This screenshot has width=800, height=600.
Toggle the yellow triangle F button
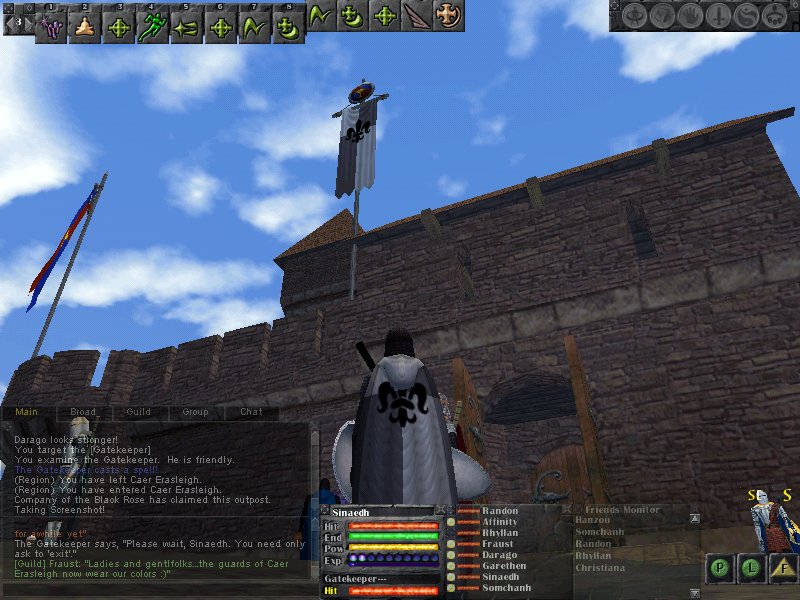[782, 568]
